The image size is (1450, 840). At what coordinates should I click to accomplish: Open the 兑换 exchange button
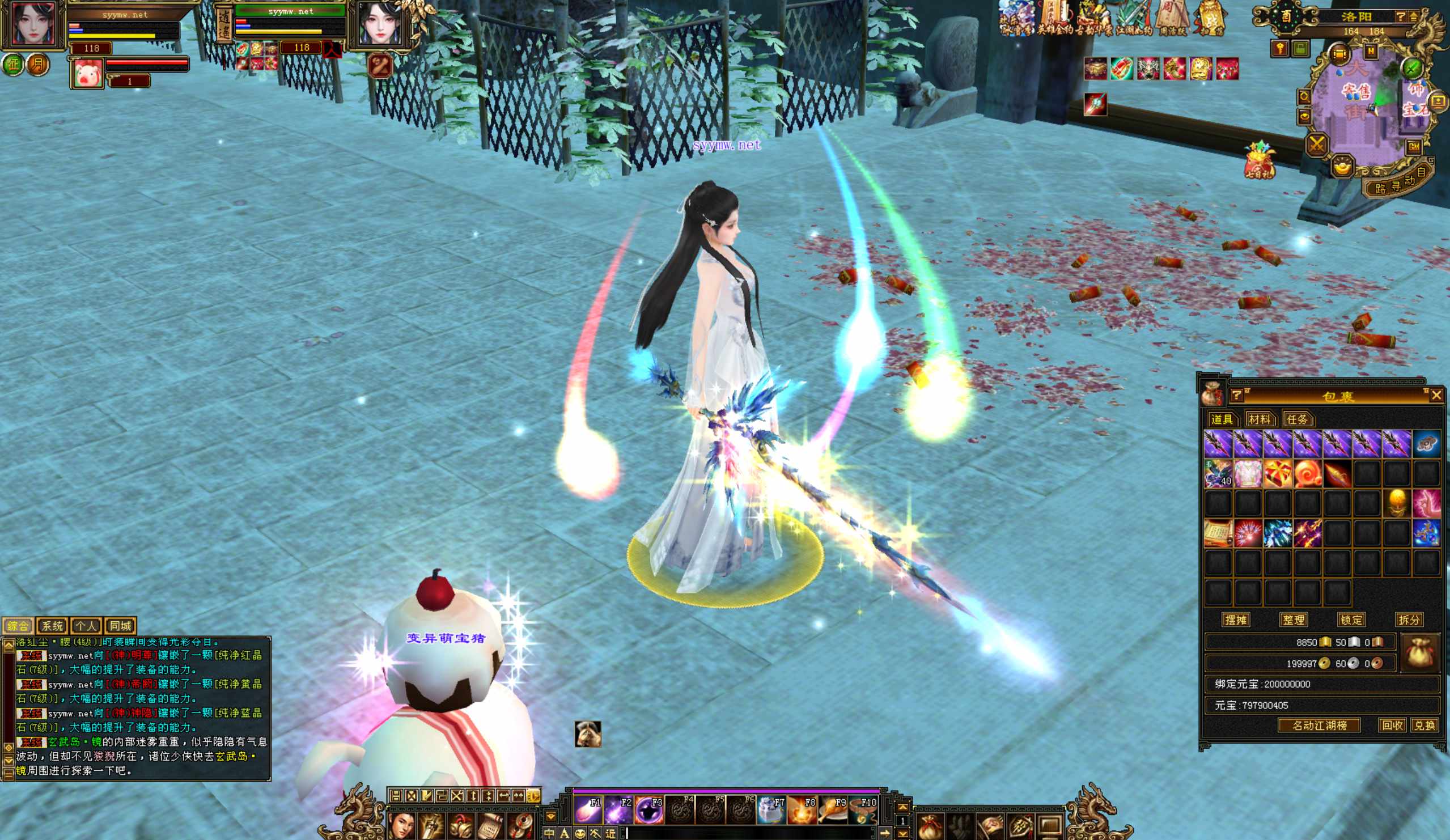(x=1424, y=725)
